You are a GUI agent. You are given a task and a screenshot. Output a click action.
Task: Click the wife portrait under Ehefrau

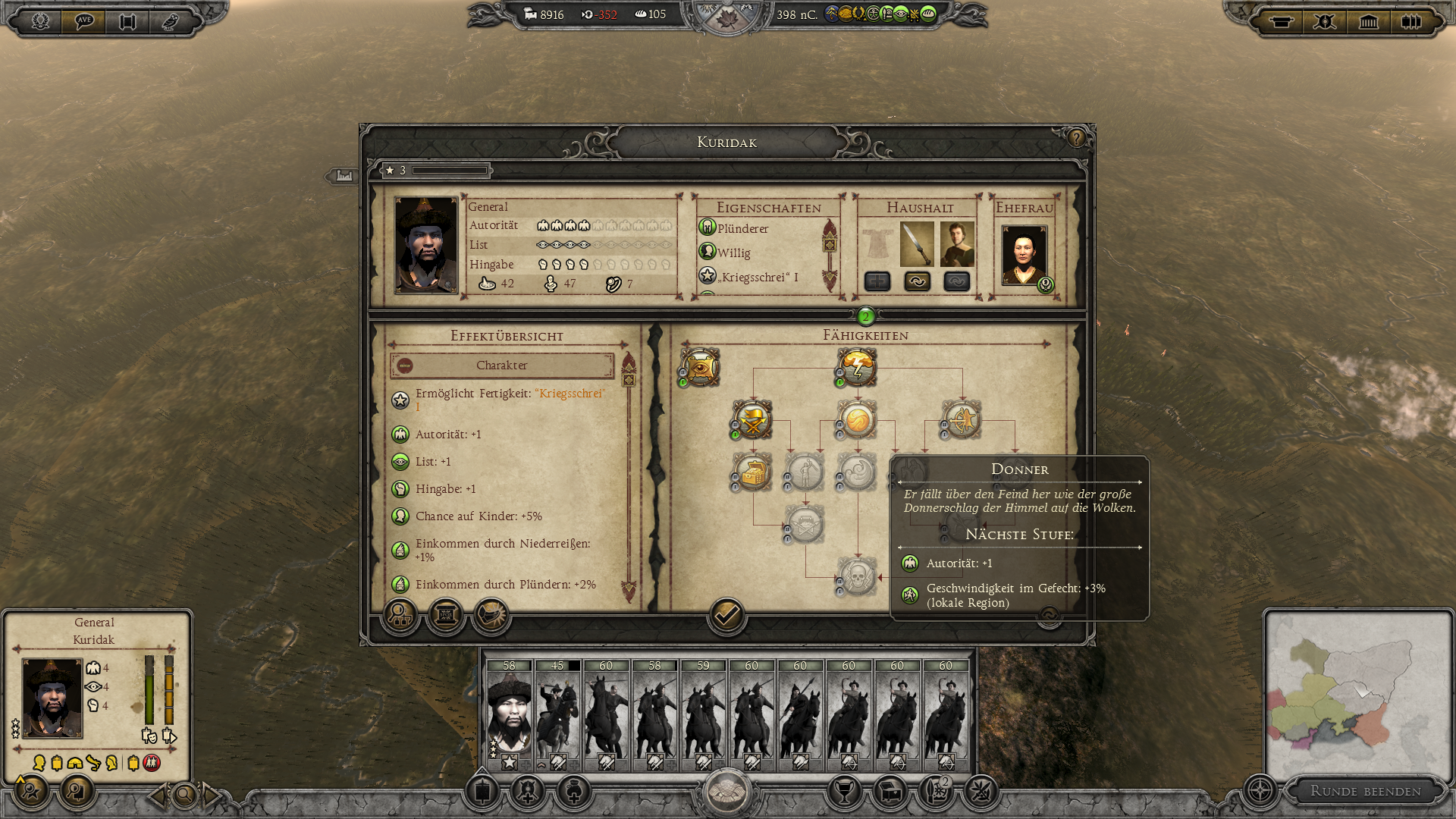(1024, 255)
